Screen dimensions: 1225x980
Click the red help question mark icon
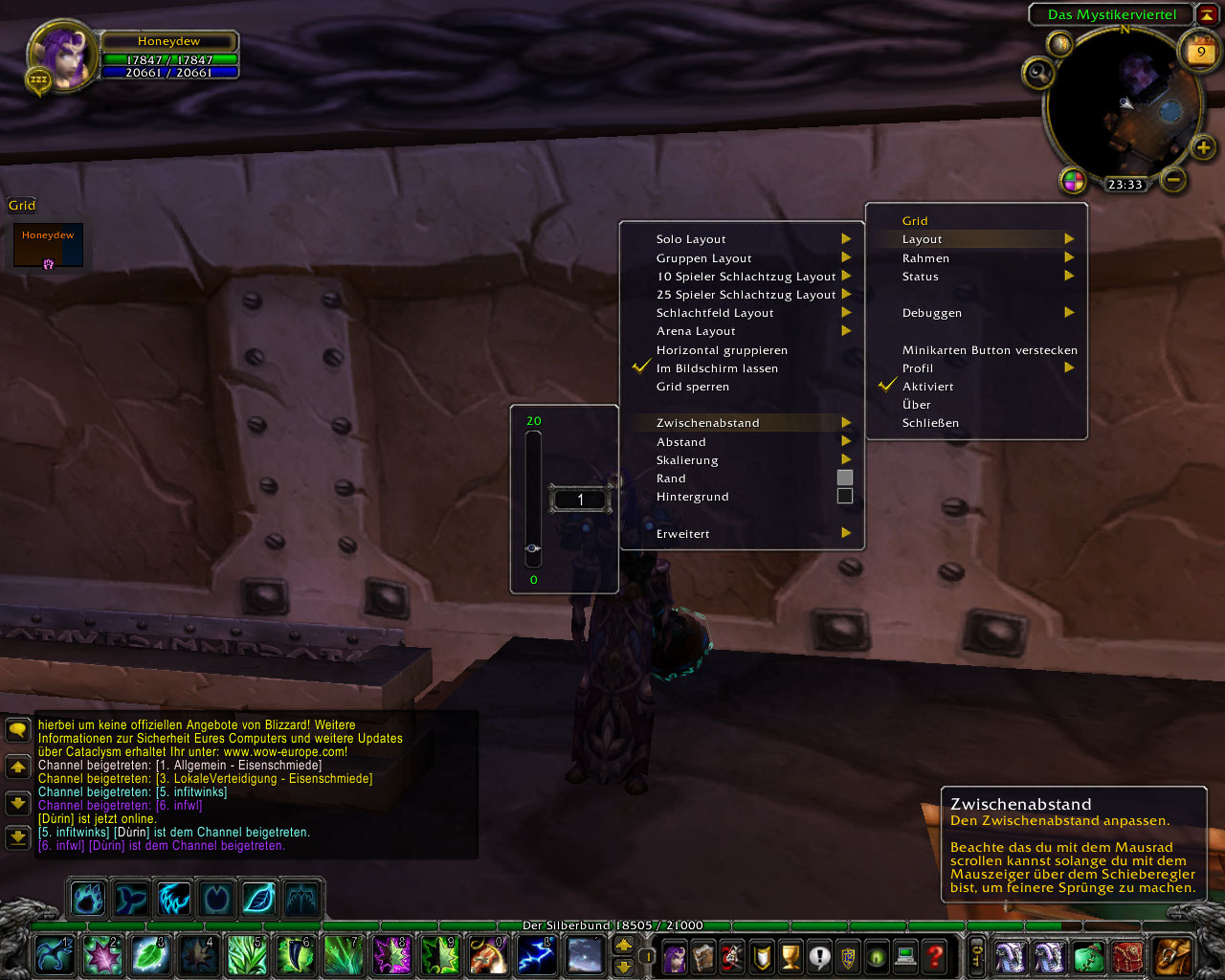[x=935, y=955]
